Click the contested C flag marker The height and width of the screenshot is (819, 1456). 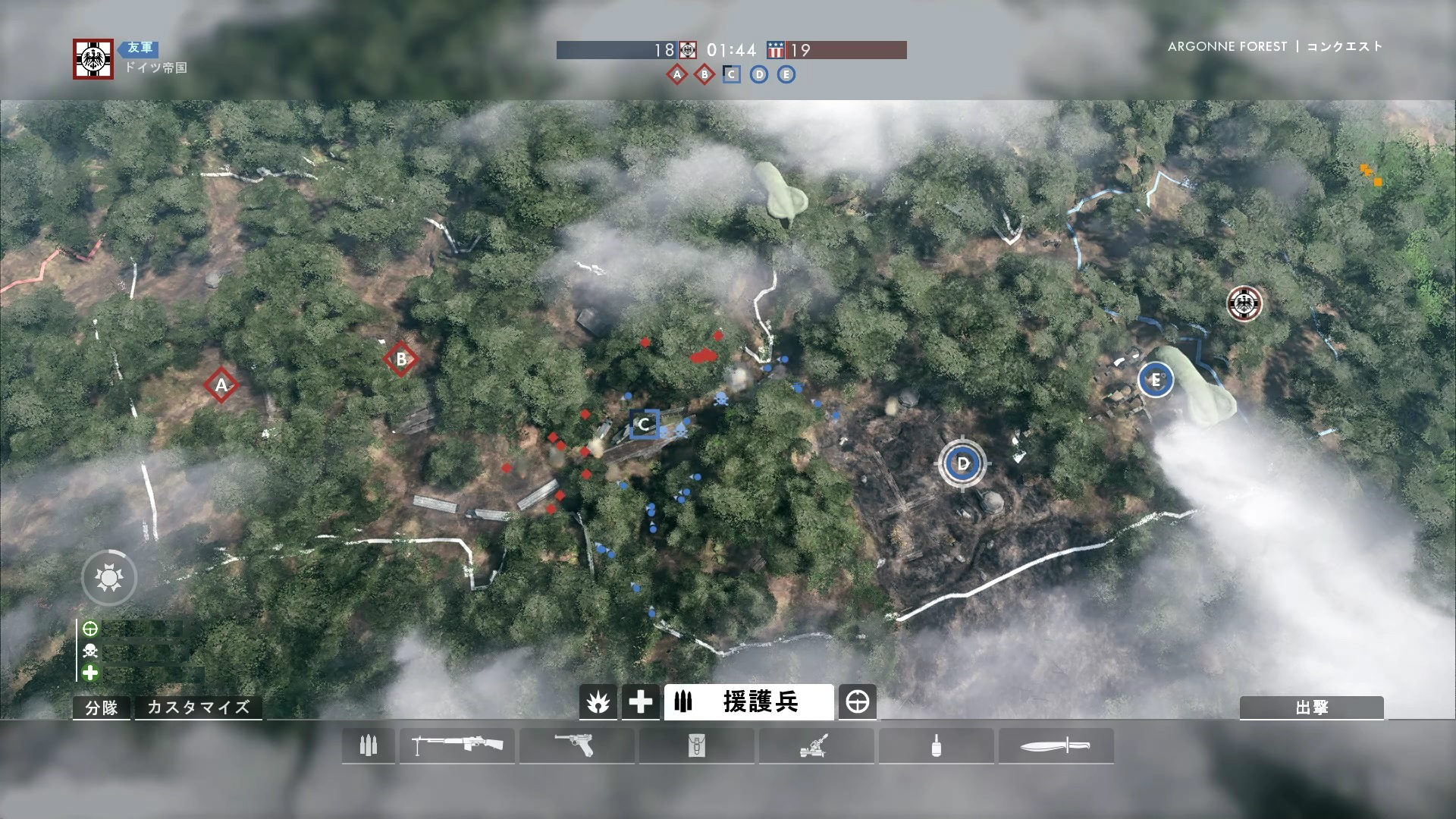click(644, 424)
